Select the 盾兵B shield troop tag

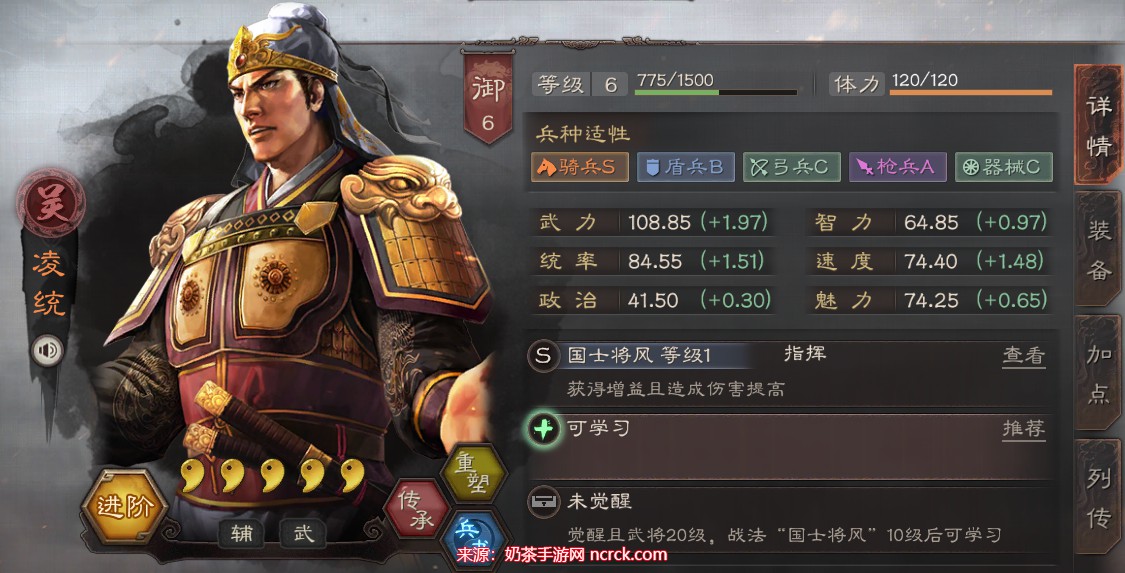coord(686,167)
